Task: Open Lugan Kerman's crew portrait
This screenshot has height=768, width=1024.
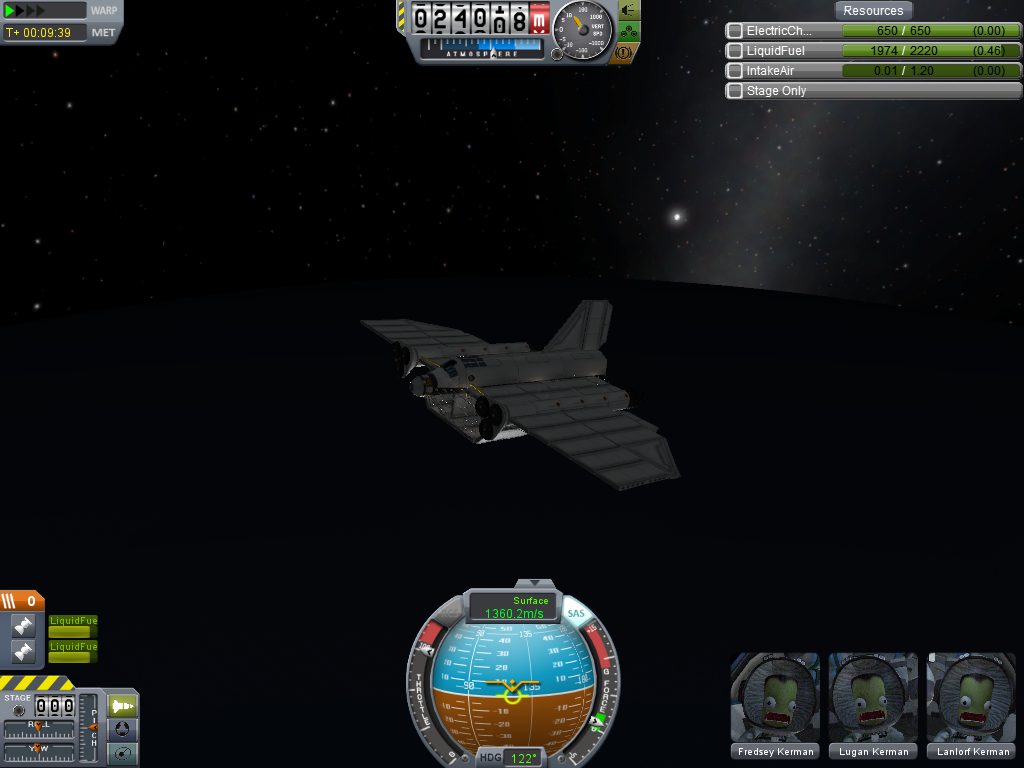Action: click(873, 698)
